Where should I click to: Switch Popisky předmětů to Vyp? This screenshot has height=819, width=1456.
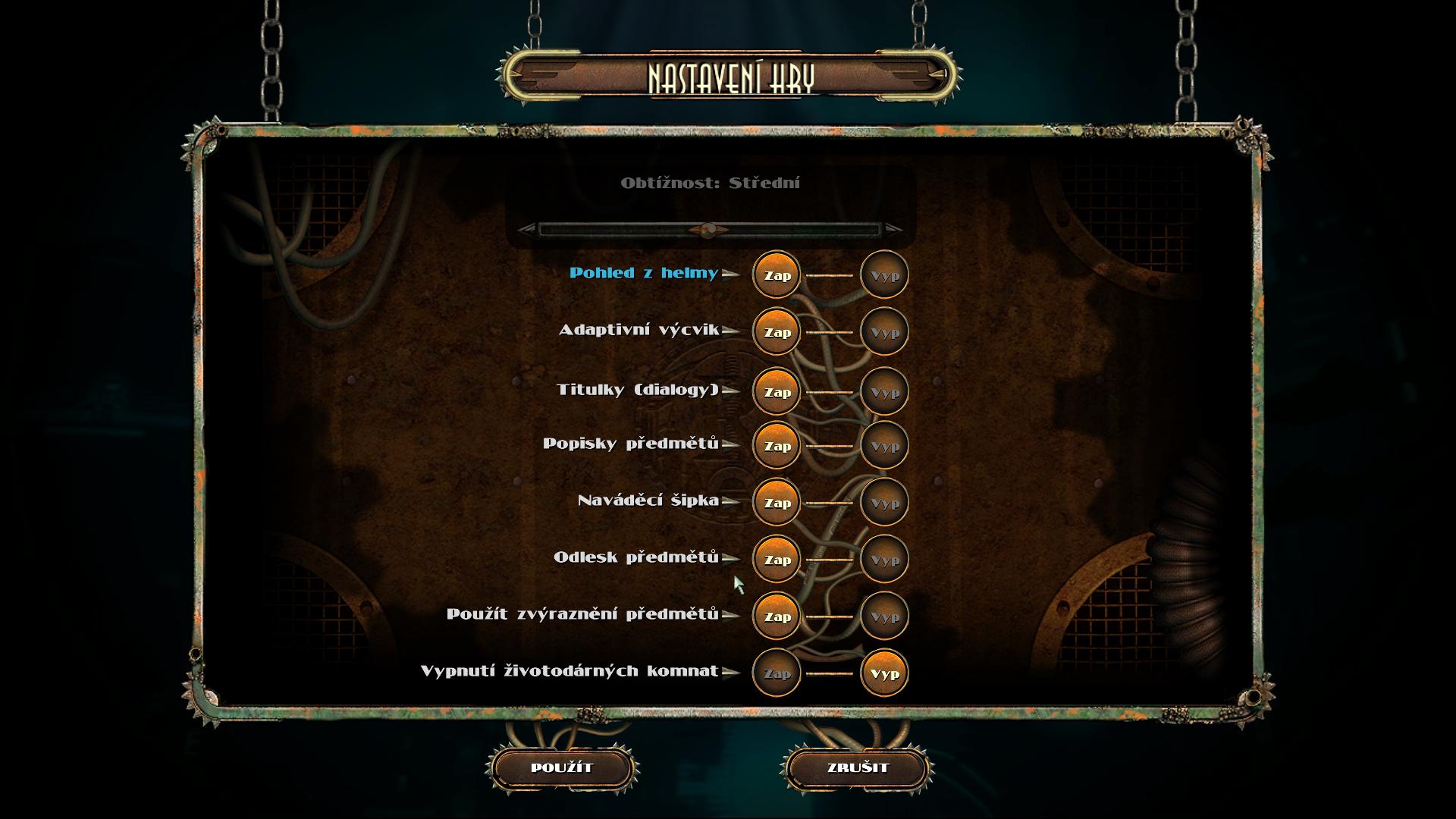pos(884,446)
